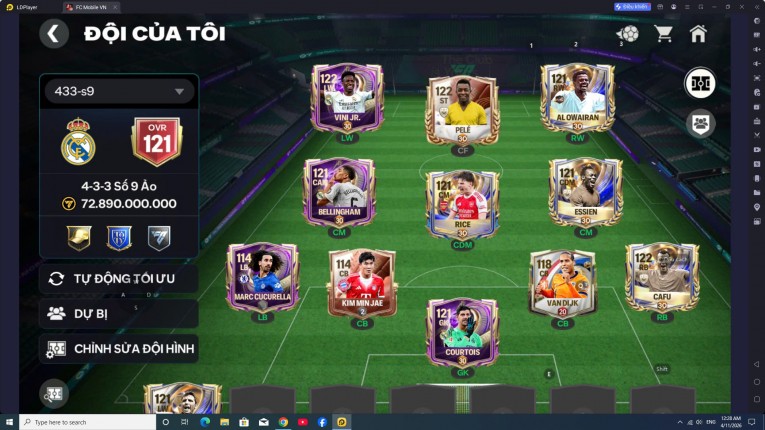Select the Rice CDM card
The width and height of the screenshot is (765, 430).
coord(461,204)
